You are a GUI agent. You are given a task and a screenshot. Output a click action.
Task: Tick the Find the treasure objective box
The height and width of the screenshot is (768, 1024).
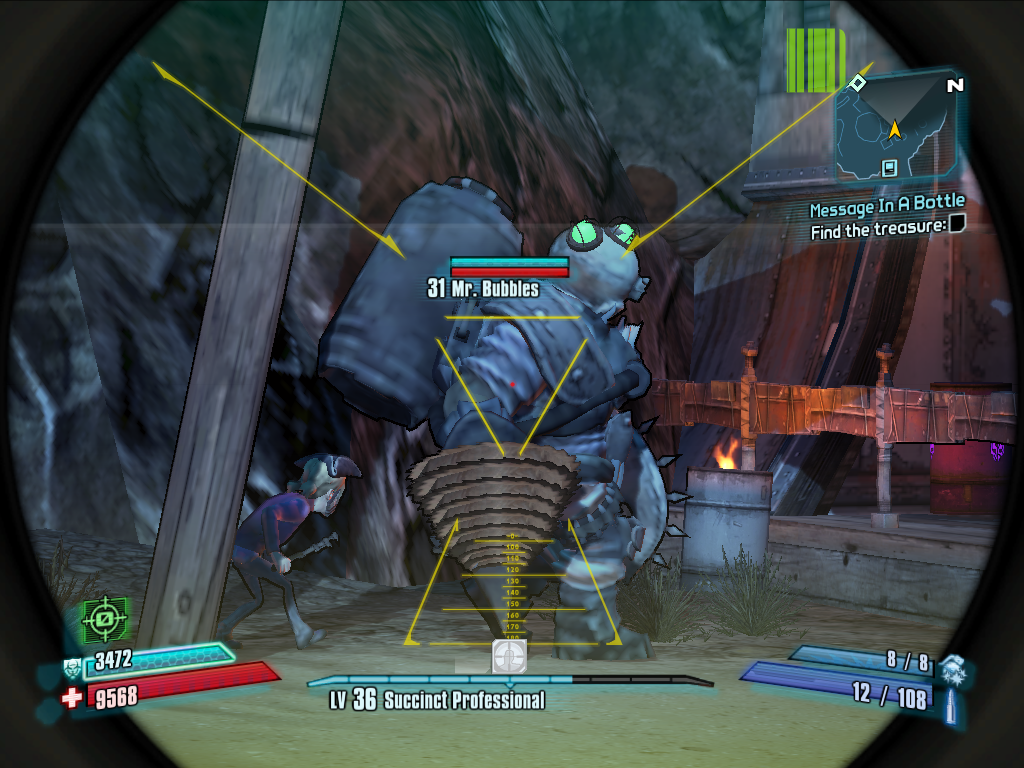[957, 226]
